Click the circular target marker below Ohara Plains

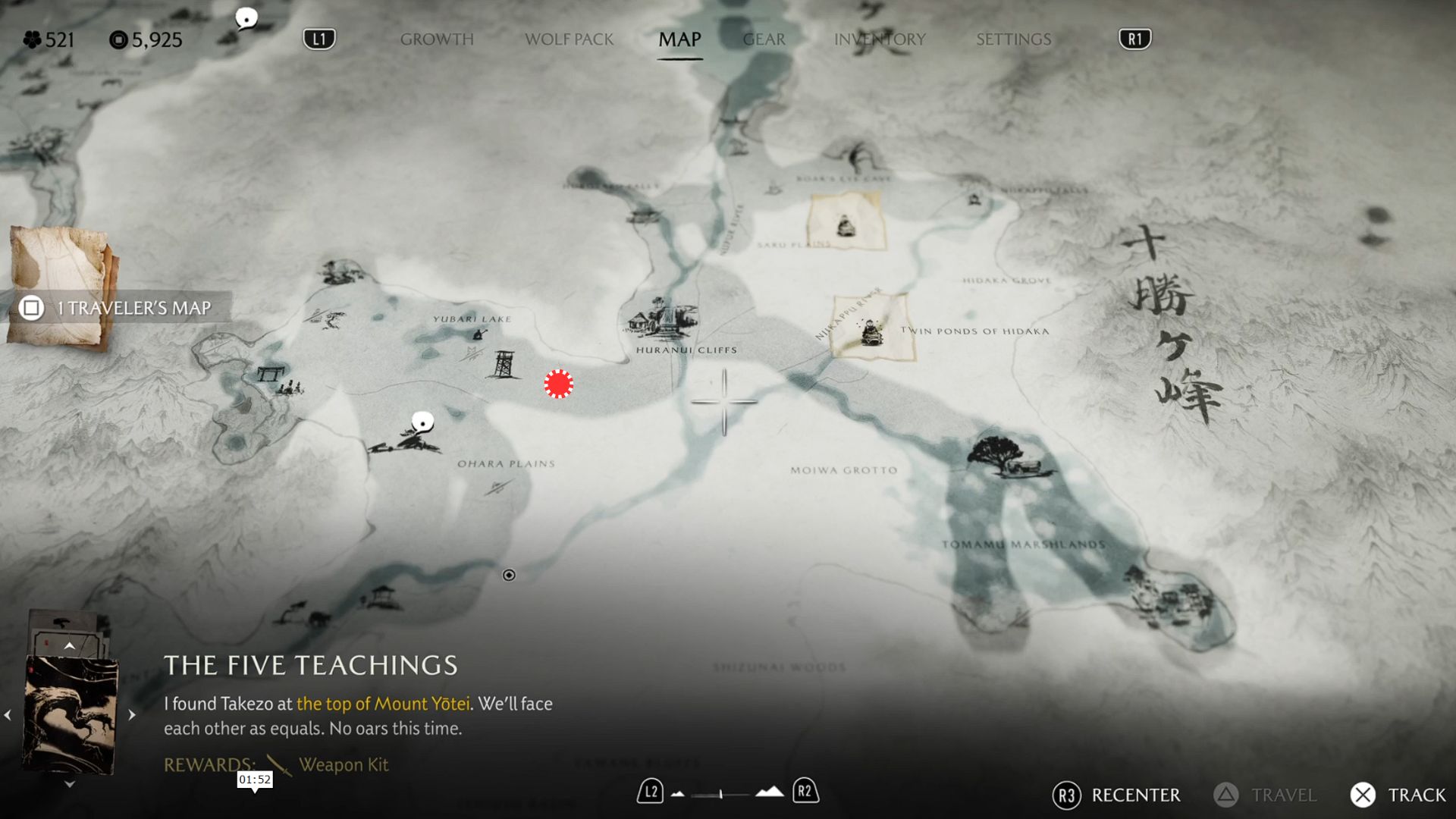(509, 575)
